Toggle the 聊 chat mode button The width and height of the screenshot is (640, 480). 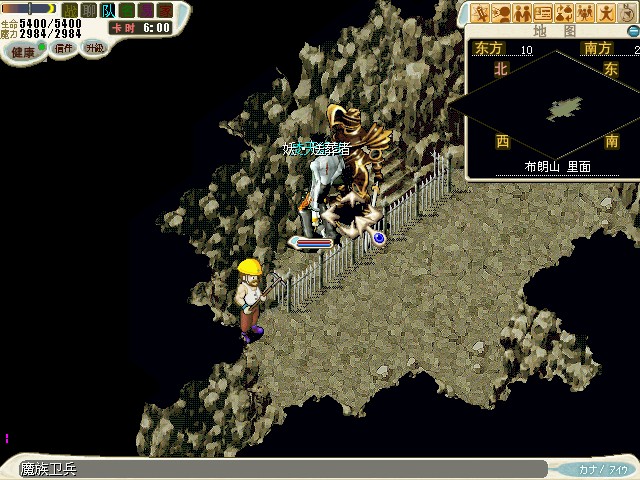point(90,10)
